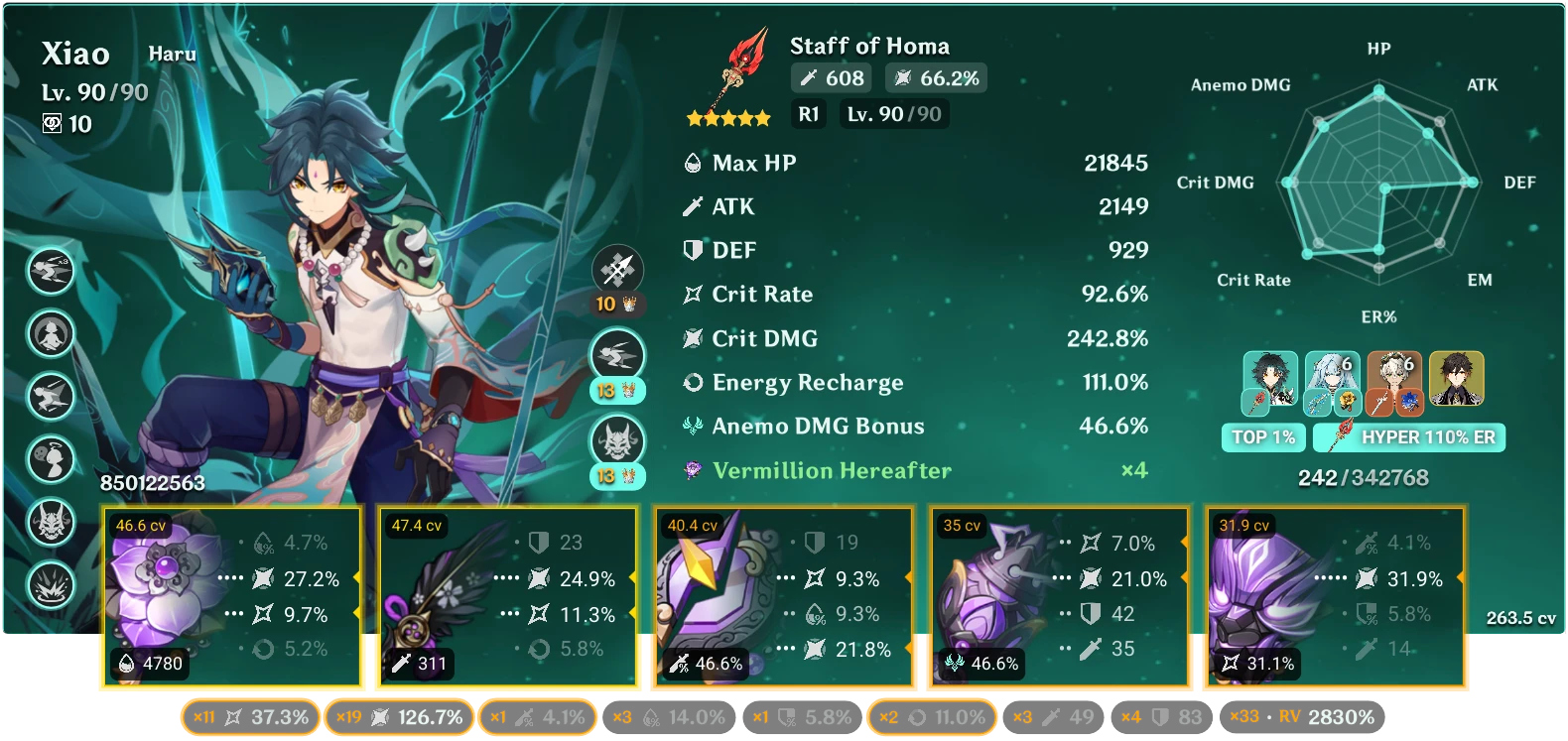This screenshot has height=741, width=1568.
Task: Click the Vermillion Hereafter set name
Action: (x=832, y=470)
